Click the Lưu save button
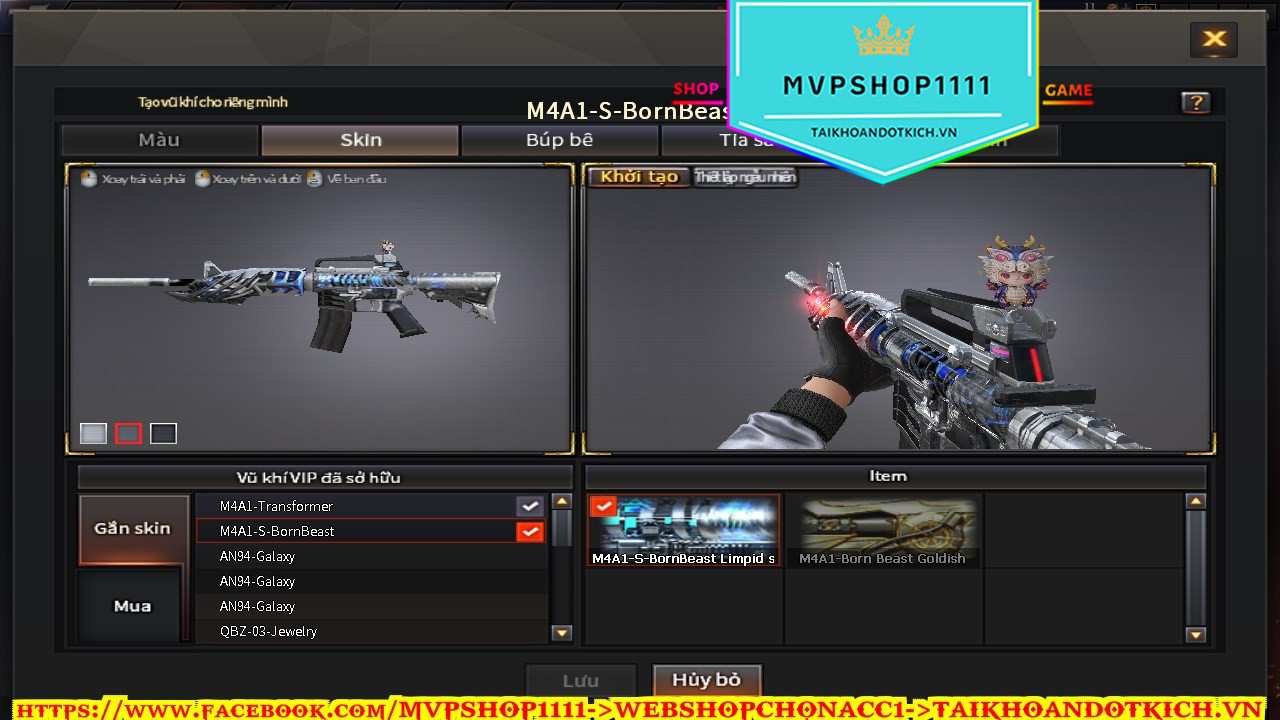 (x=580, y=681)
